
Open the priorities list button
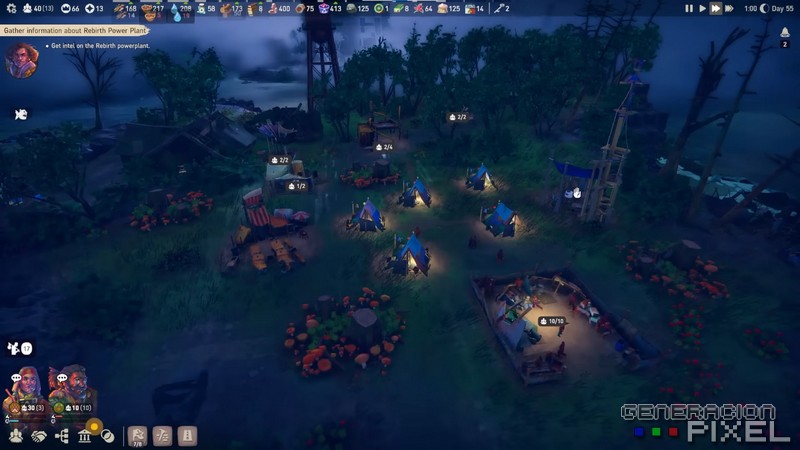(162, 436)
